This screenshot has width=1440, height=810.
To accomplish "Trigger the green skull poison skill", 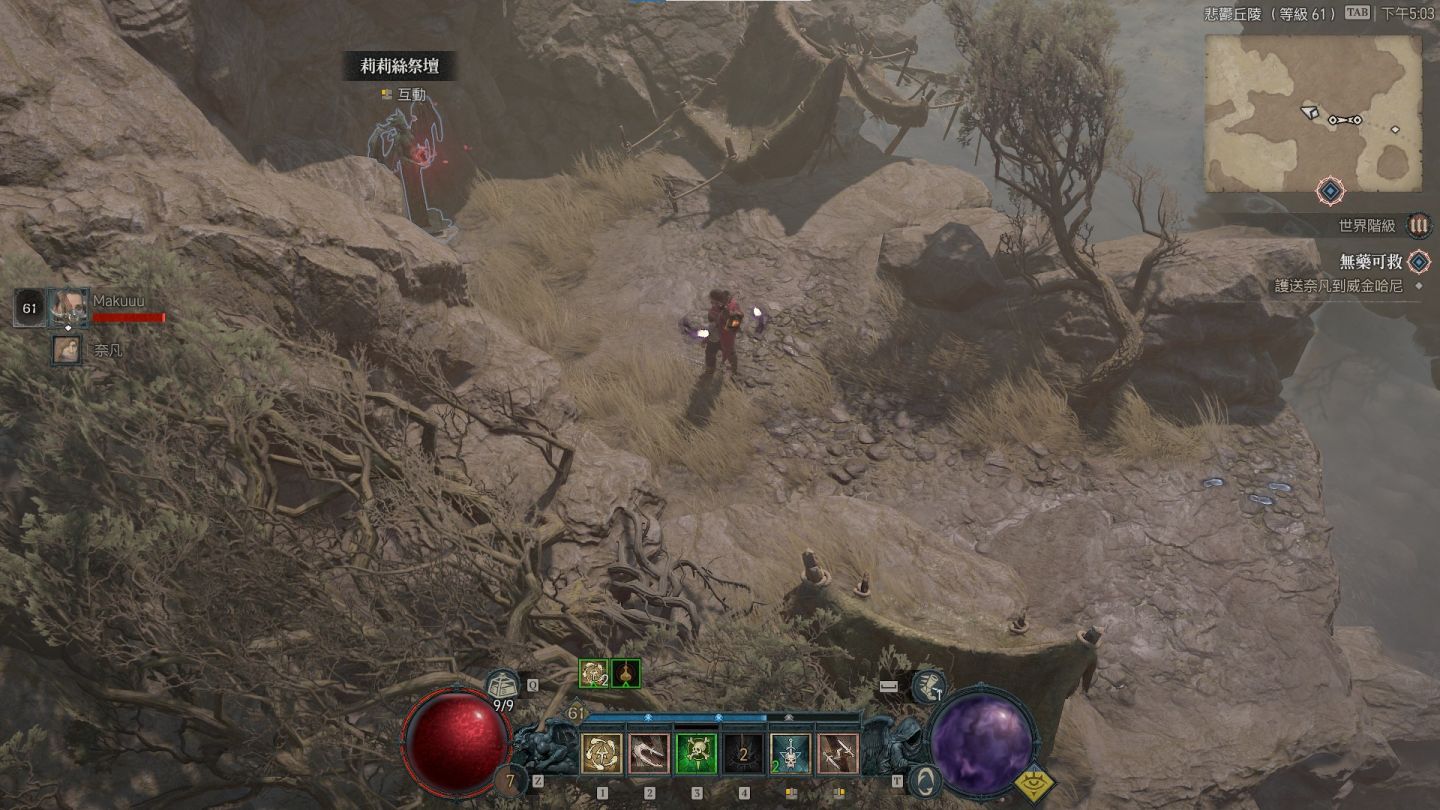I will 696,754.
